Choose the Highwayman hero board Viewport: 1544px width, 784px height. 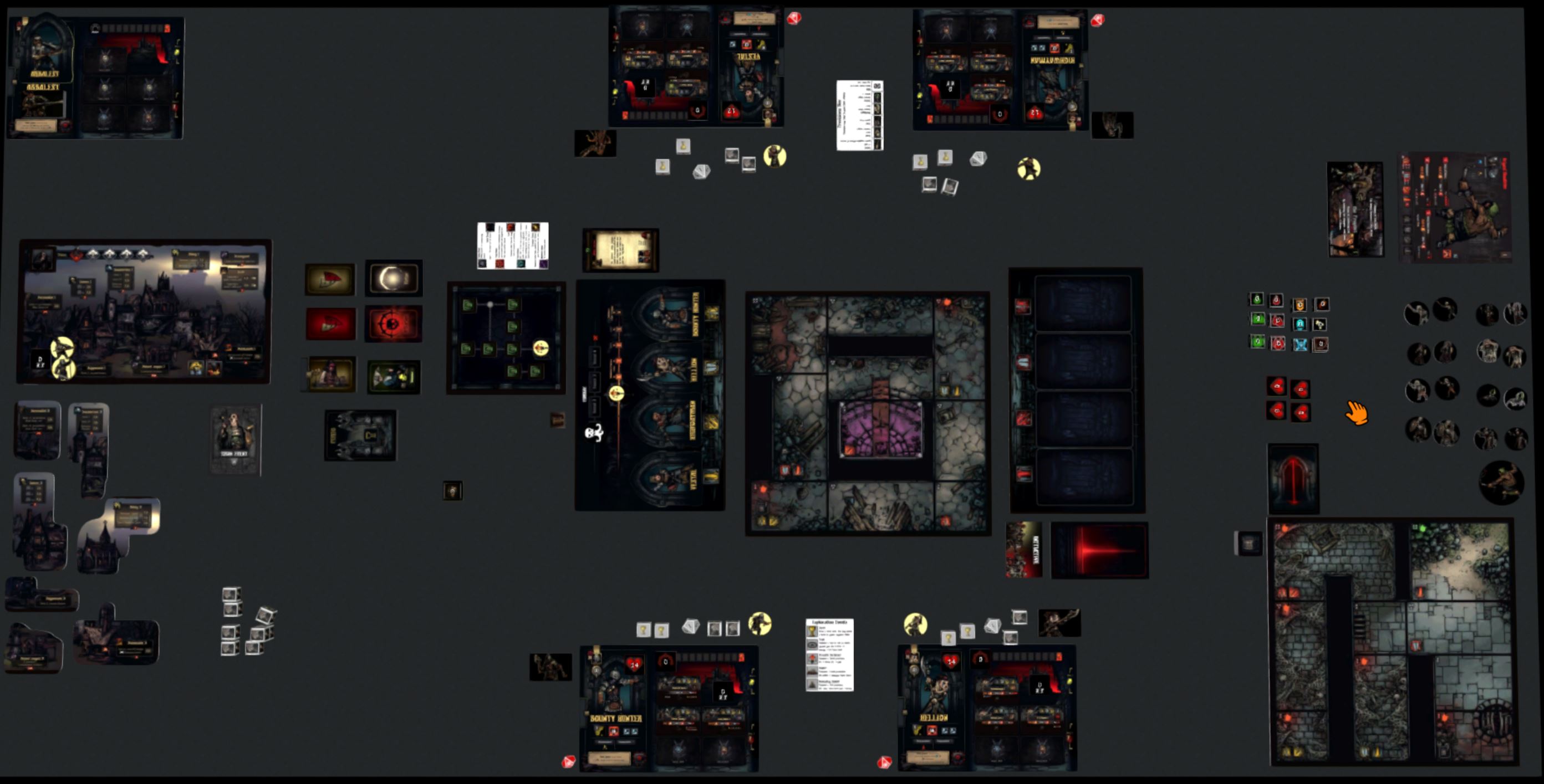[1000, 69]
